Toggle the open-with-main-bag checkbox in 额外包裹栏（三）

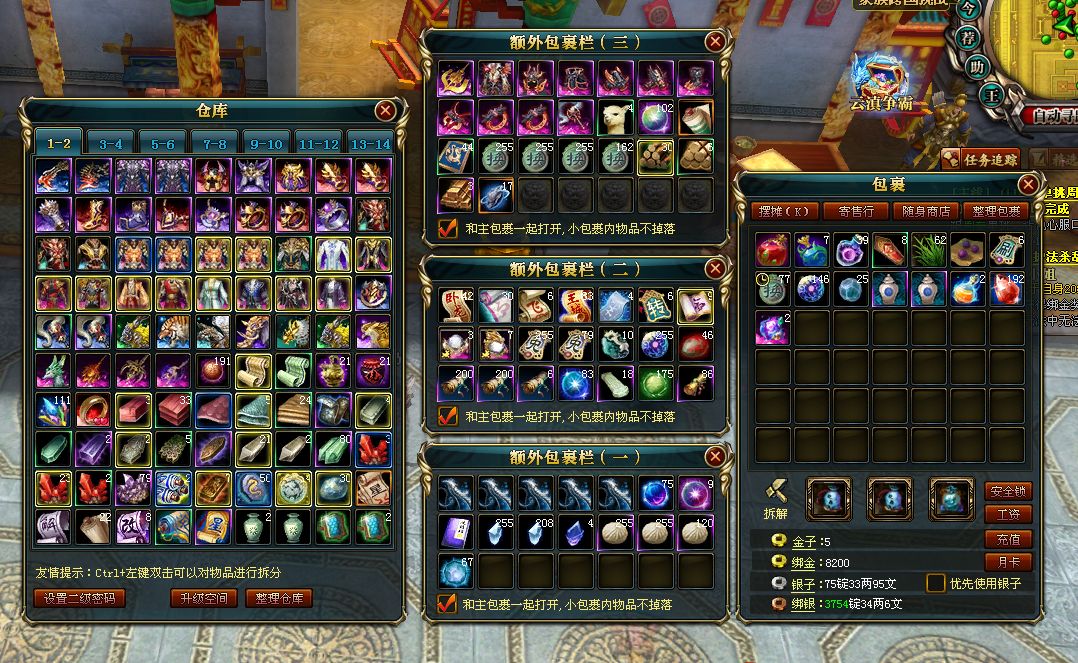448,228
